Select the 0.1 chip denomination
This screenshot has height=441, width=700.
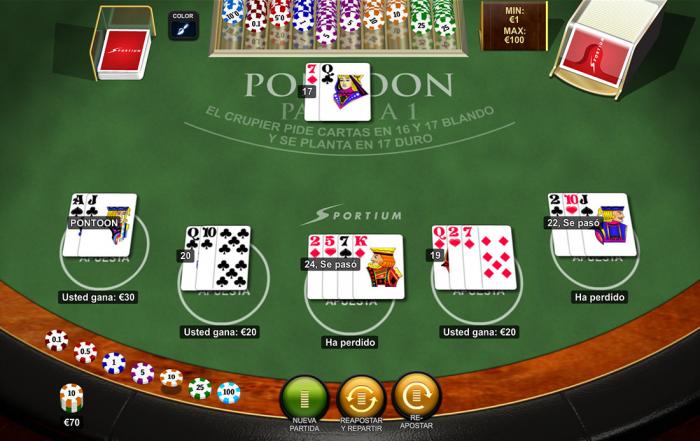coord(57,341)
